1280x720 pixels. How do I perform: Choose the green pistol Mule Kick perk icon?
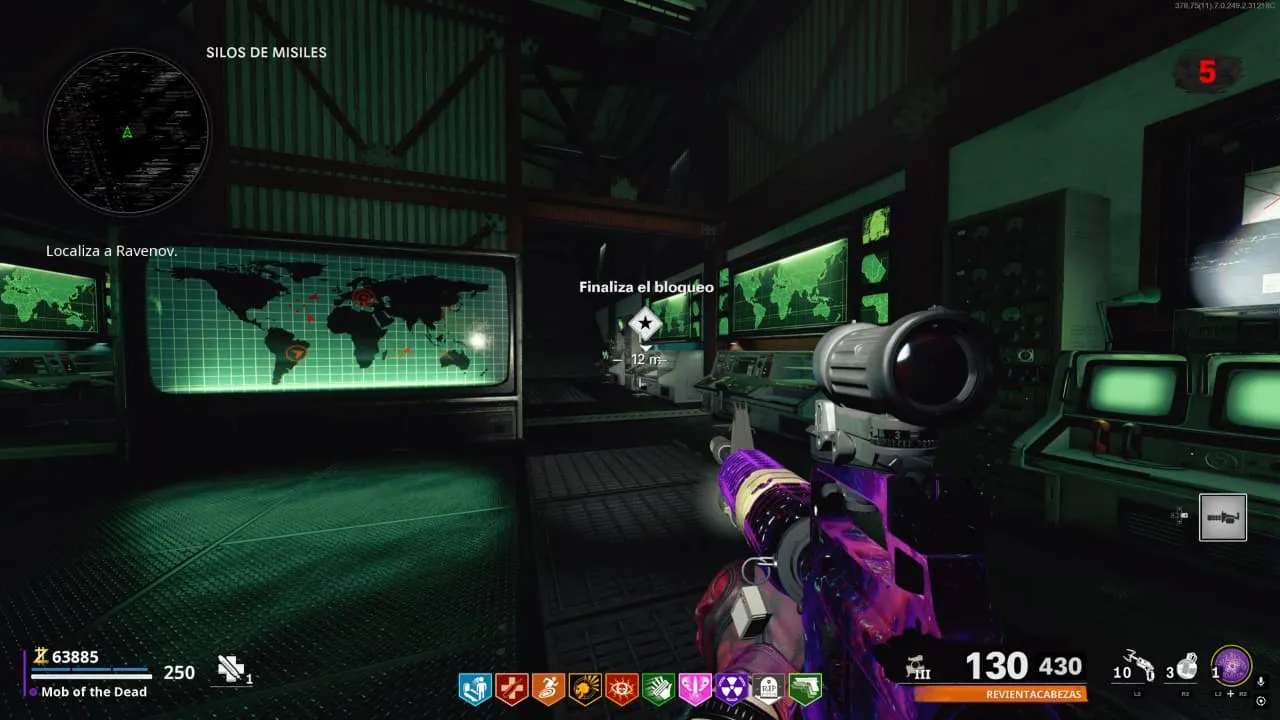click(x=804, y=688)
